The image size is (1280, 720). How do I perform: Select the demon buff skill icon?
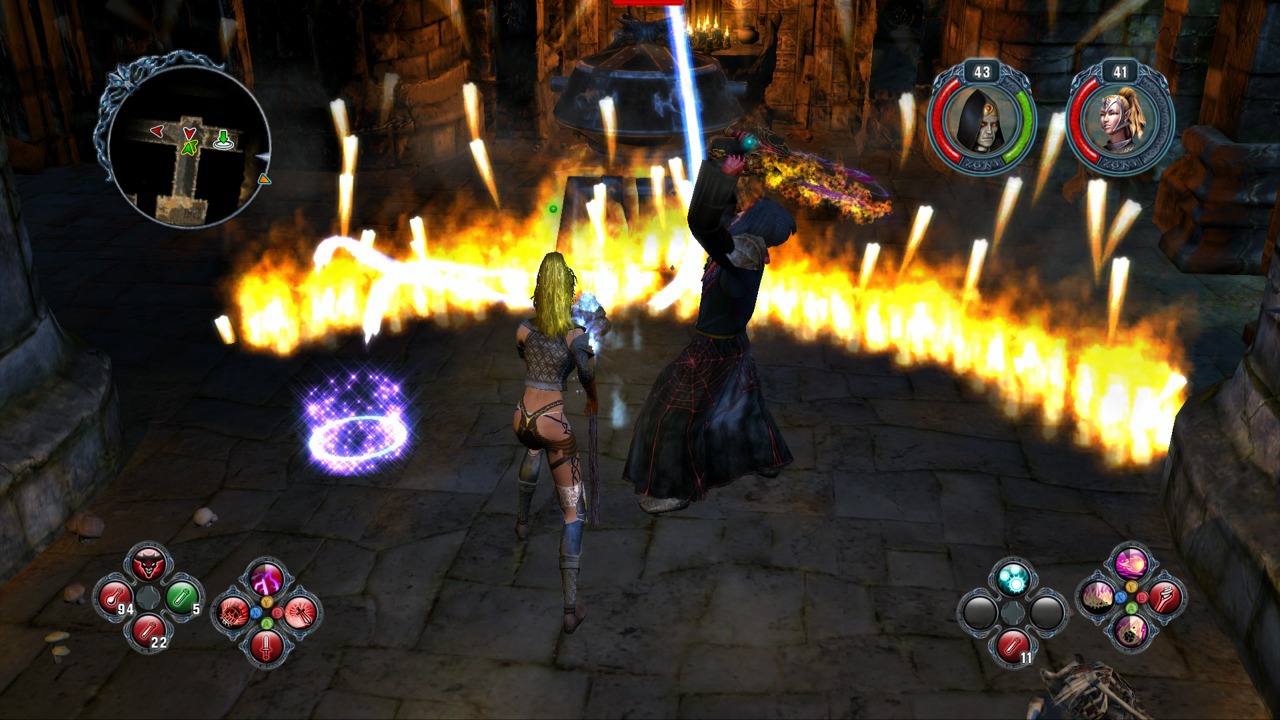coord(148,564)
